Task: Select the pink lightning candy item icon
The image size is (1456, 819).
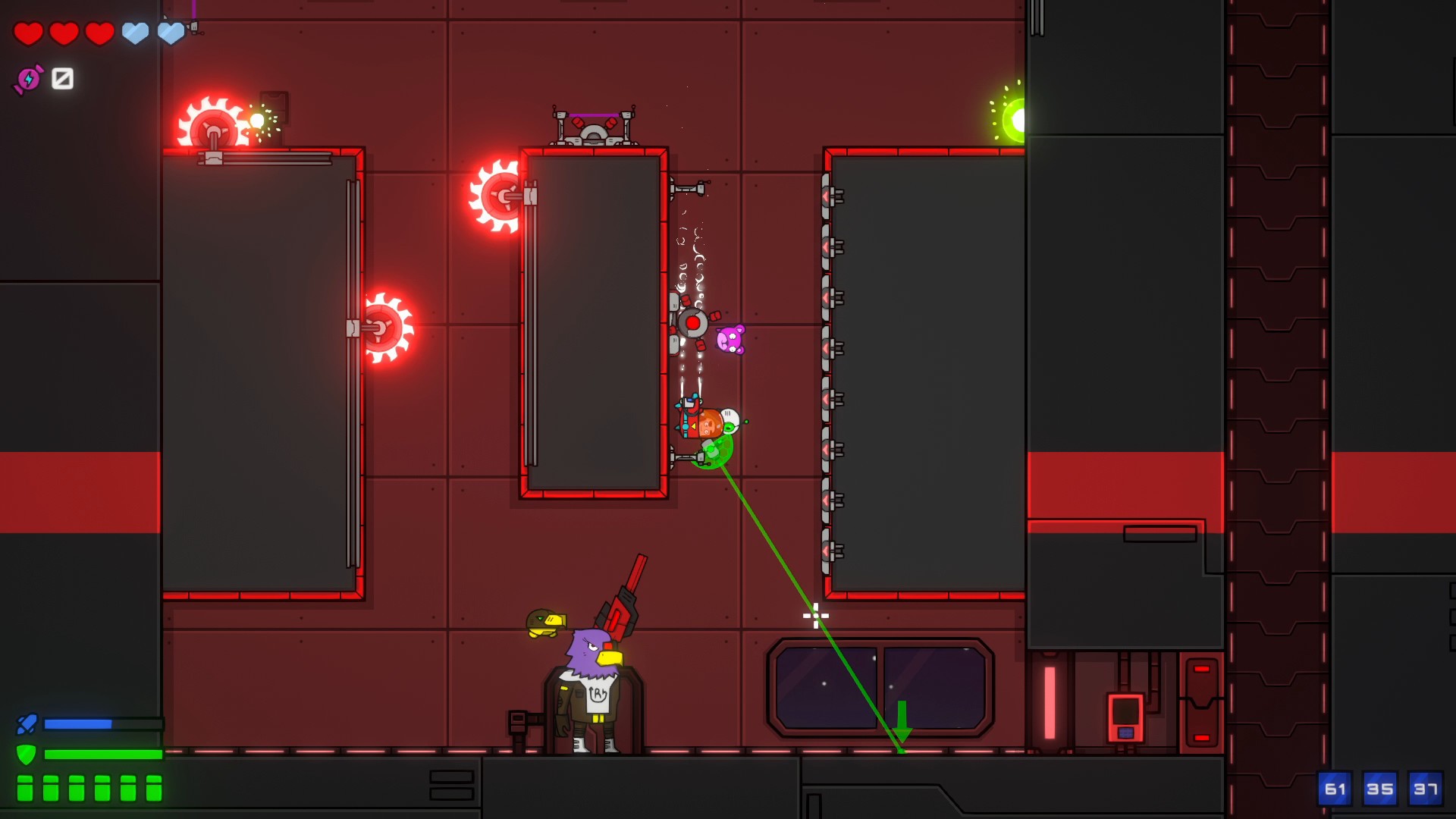Action: (x=29, y=79)
